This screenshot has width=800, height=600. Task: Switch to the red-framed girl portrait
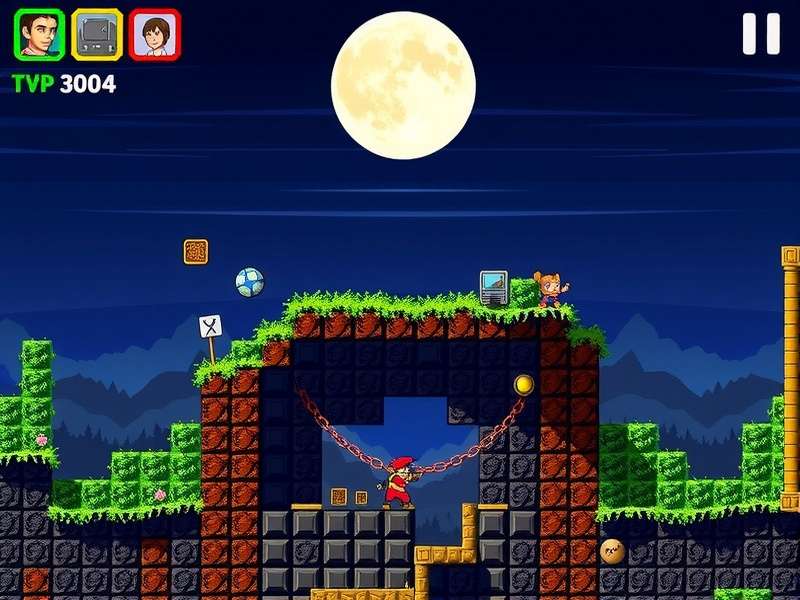tap(155, 35)
